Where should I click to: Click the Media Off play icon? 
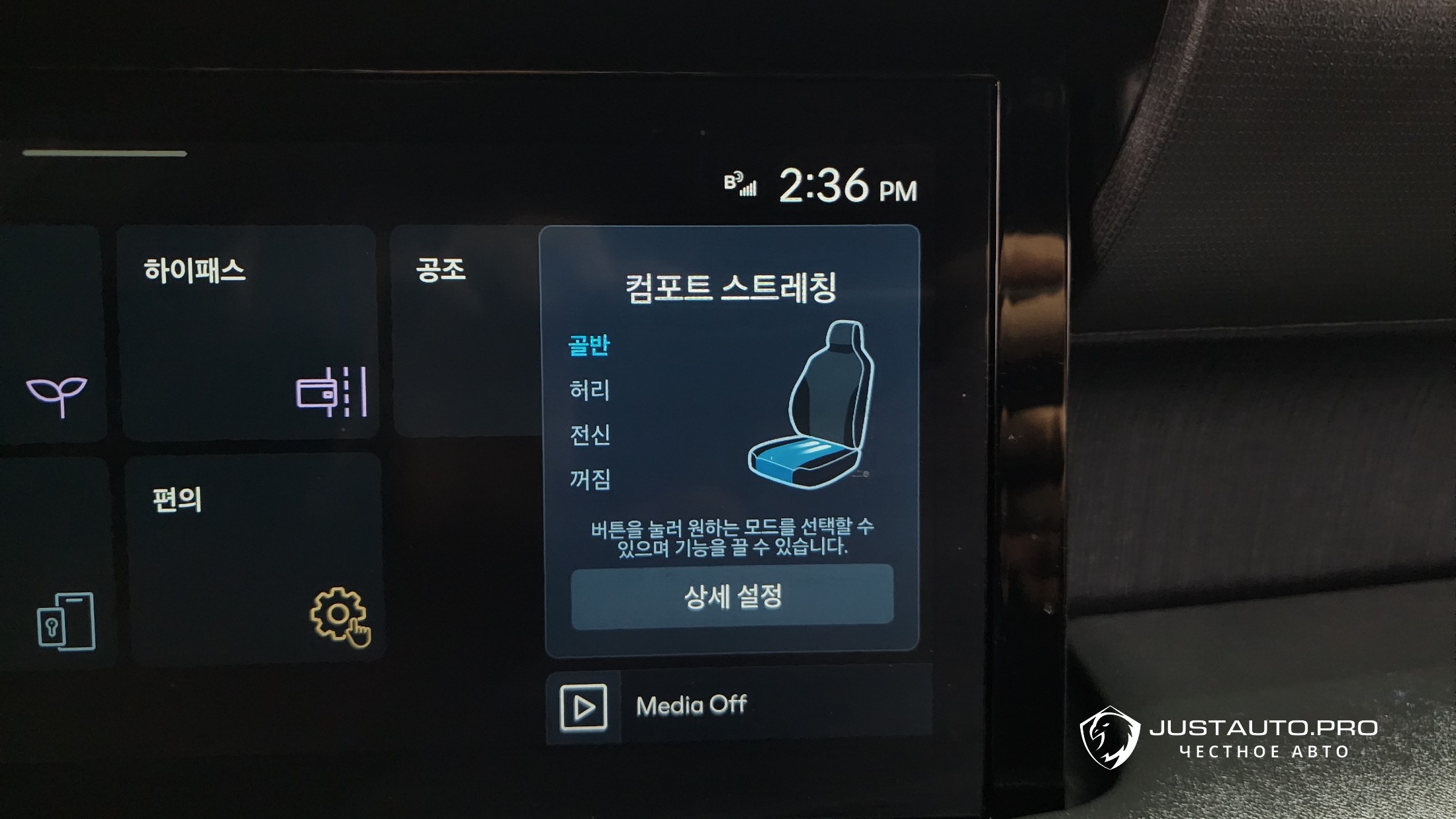(583, 707)
